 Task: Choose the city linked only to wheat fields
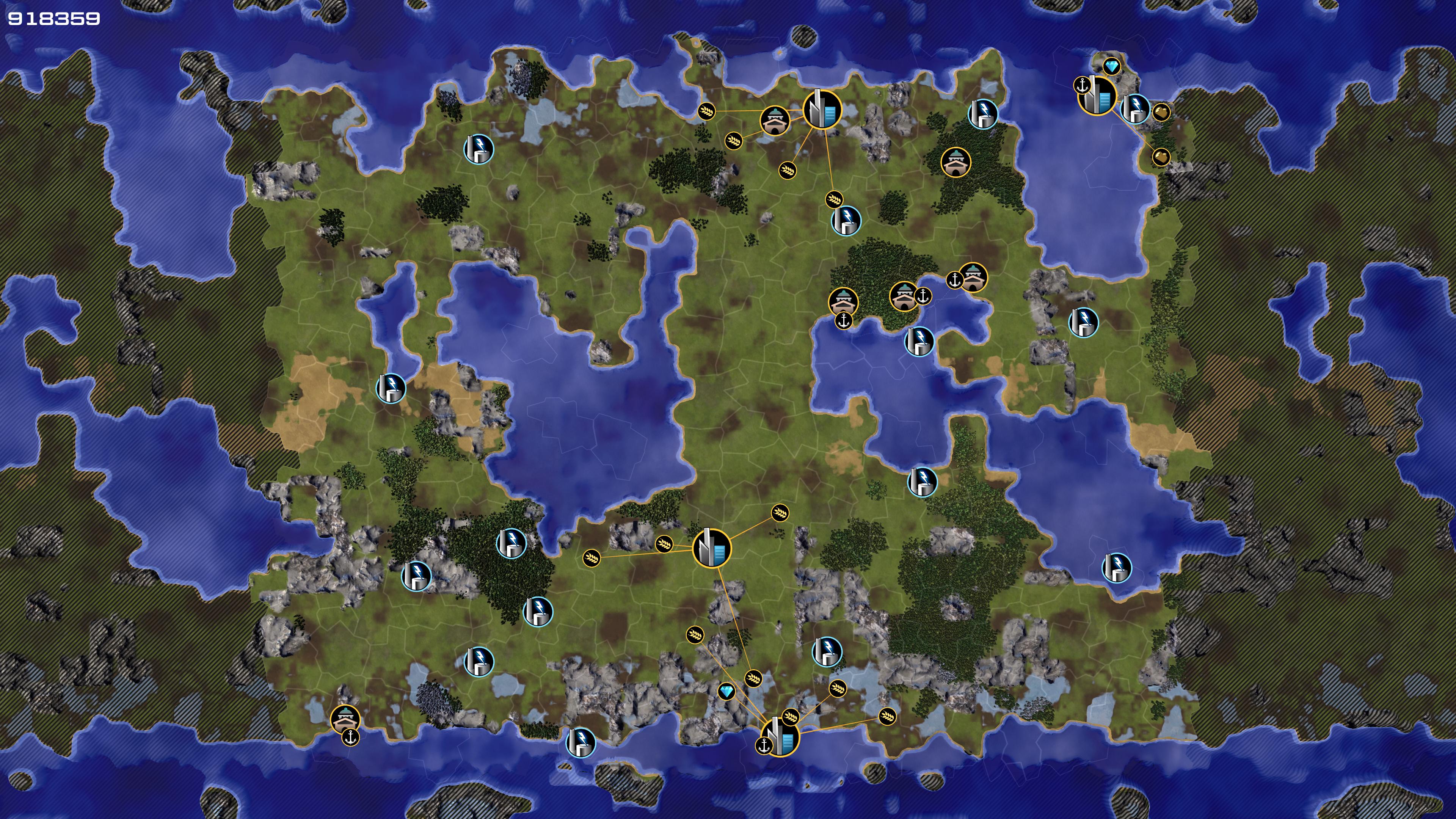[x=712, y=548]
